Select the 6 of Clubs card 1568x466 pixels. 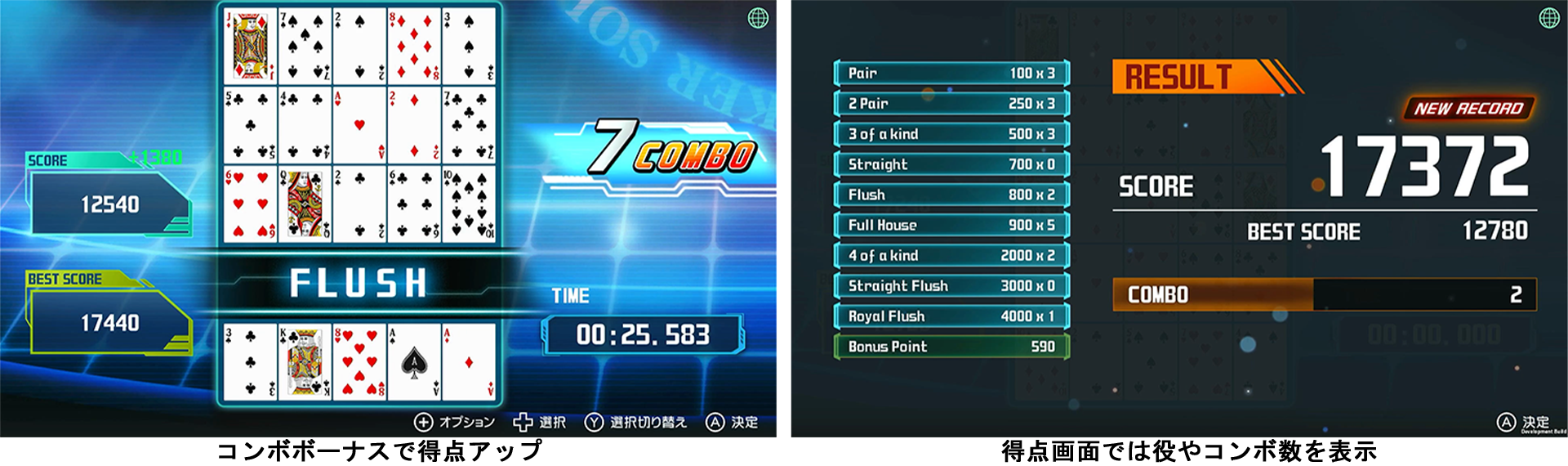414,204
